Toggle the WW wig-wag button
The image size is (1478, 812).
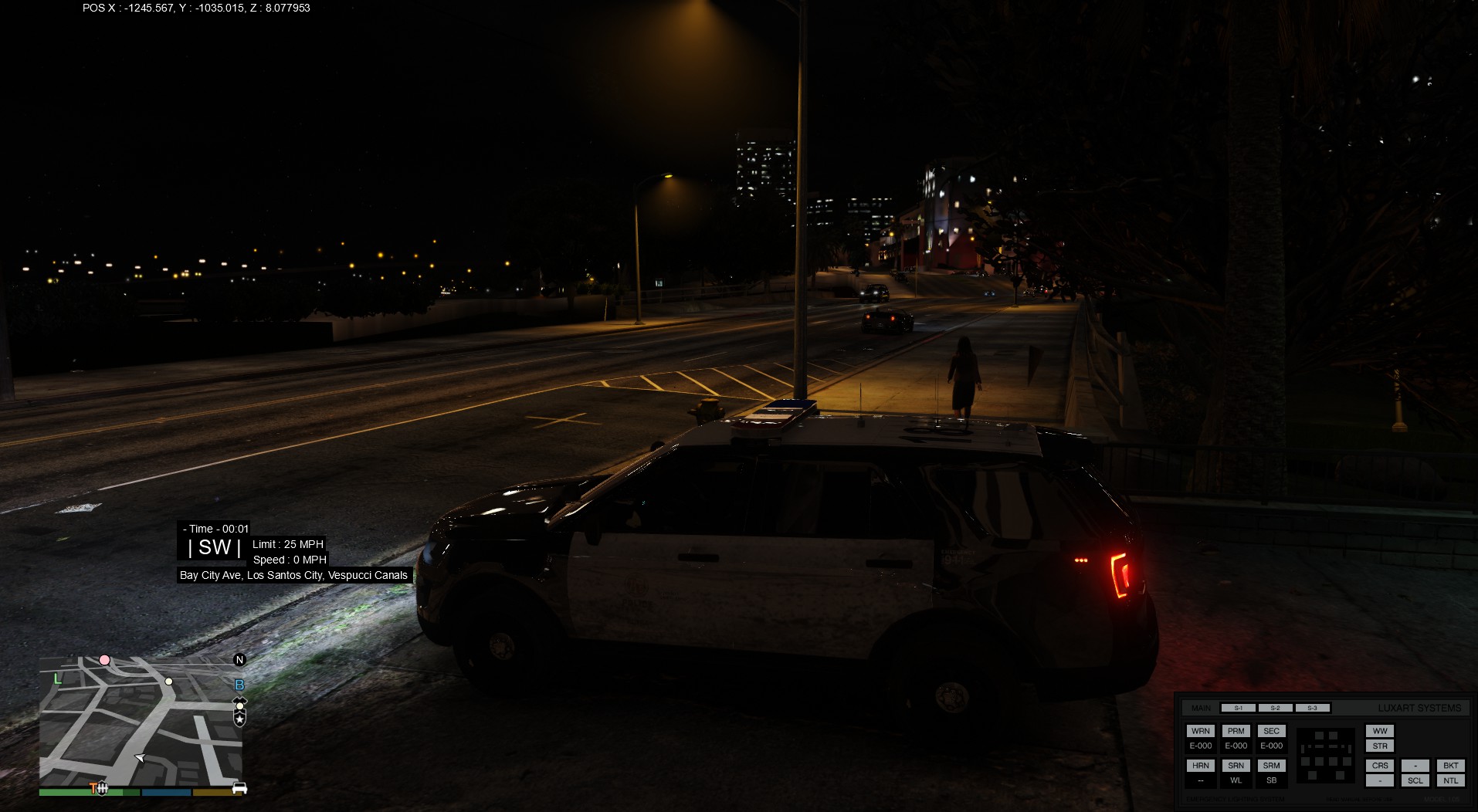(x=1380, y=731)
